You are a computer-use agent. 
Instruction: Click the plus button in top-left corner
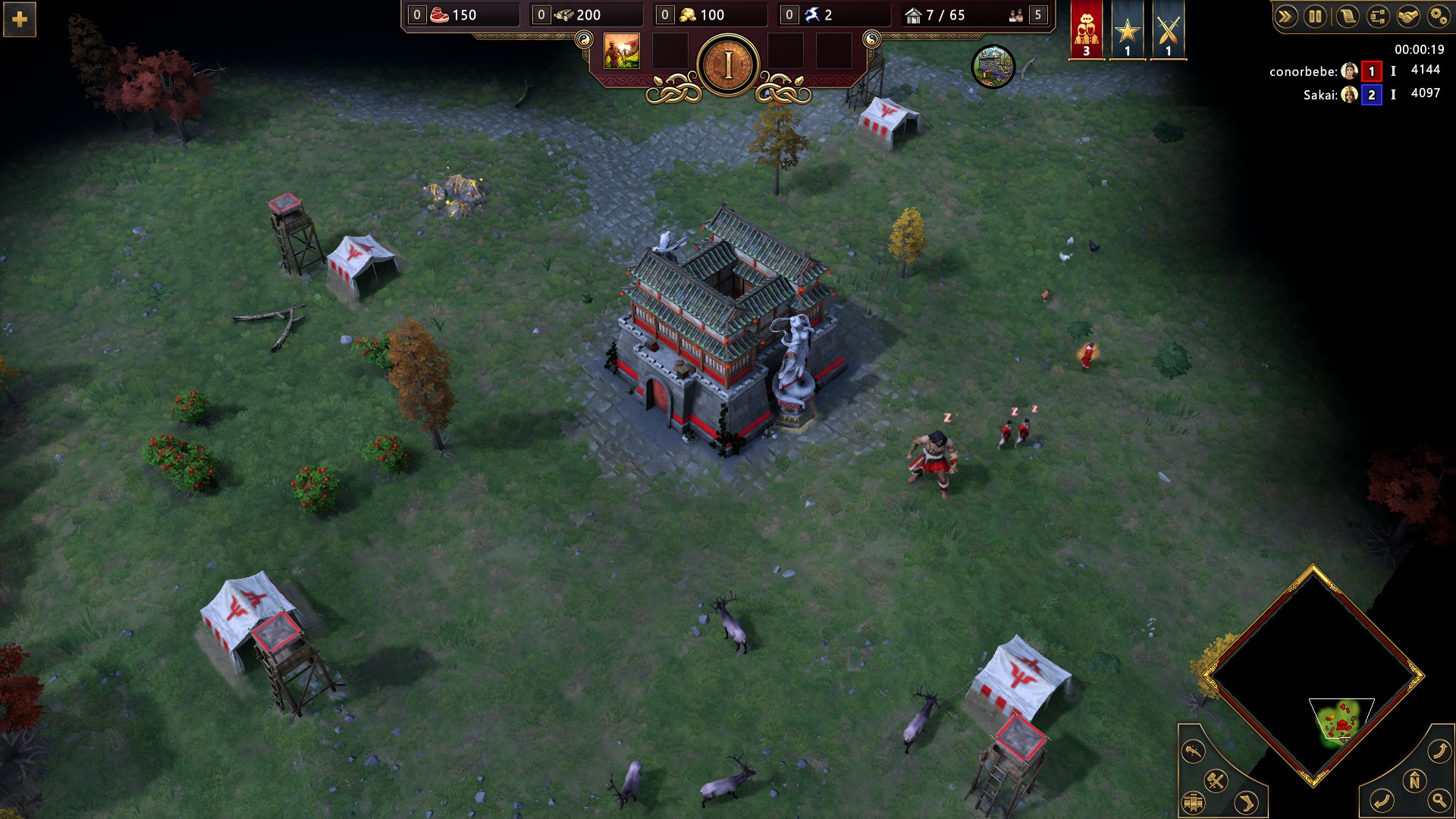tap(20, 20)
